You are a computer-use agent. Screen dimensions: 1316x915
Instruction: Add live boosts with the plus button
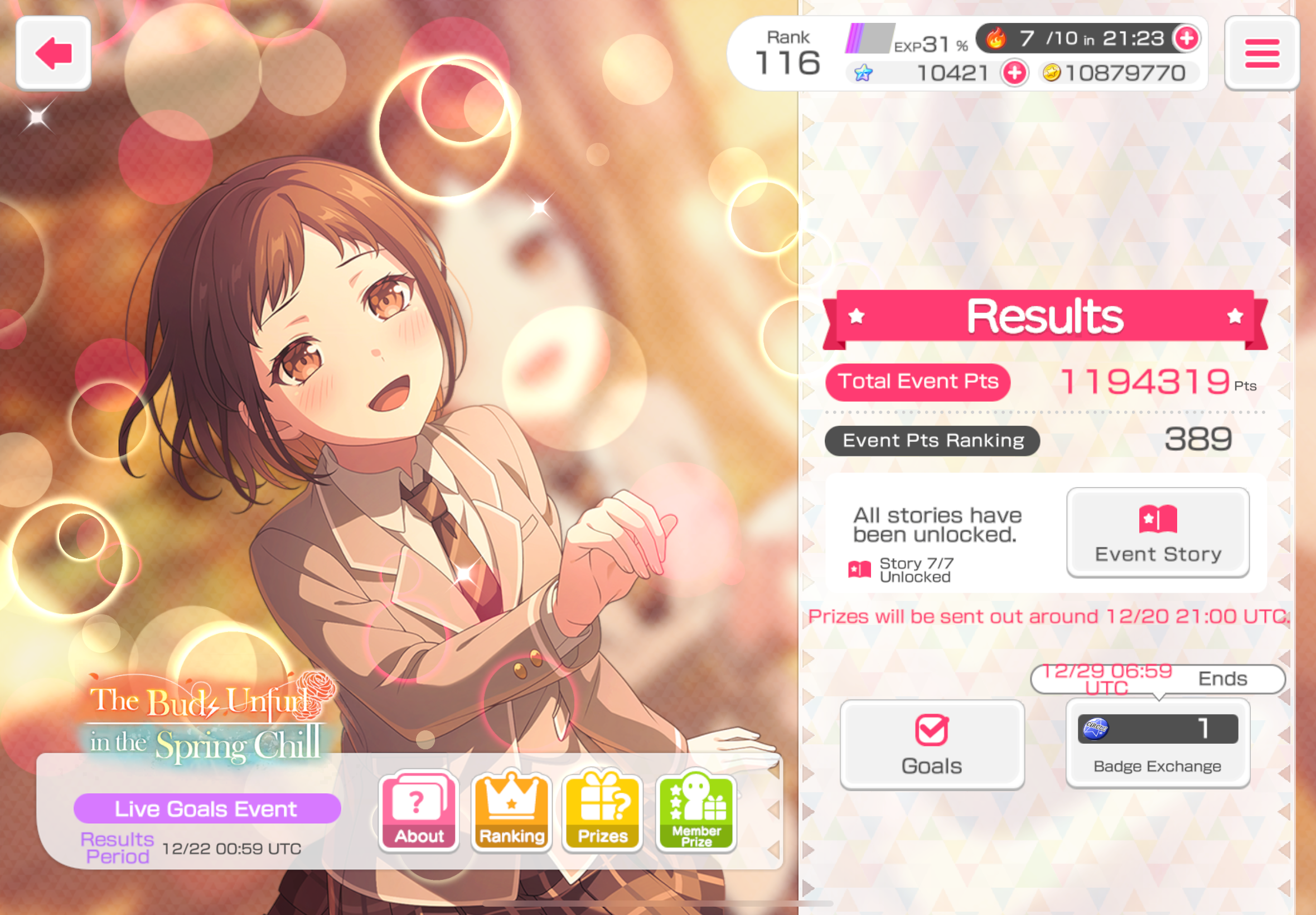click(1186, 38)
